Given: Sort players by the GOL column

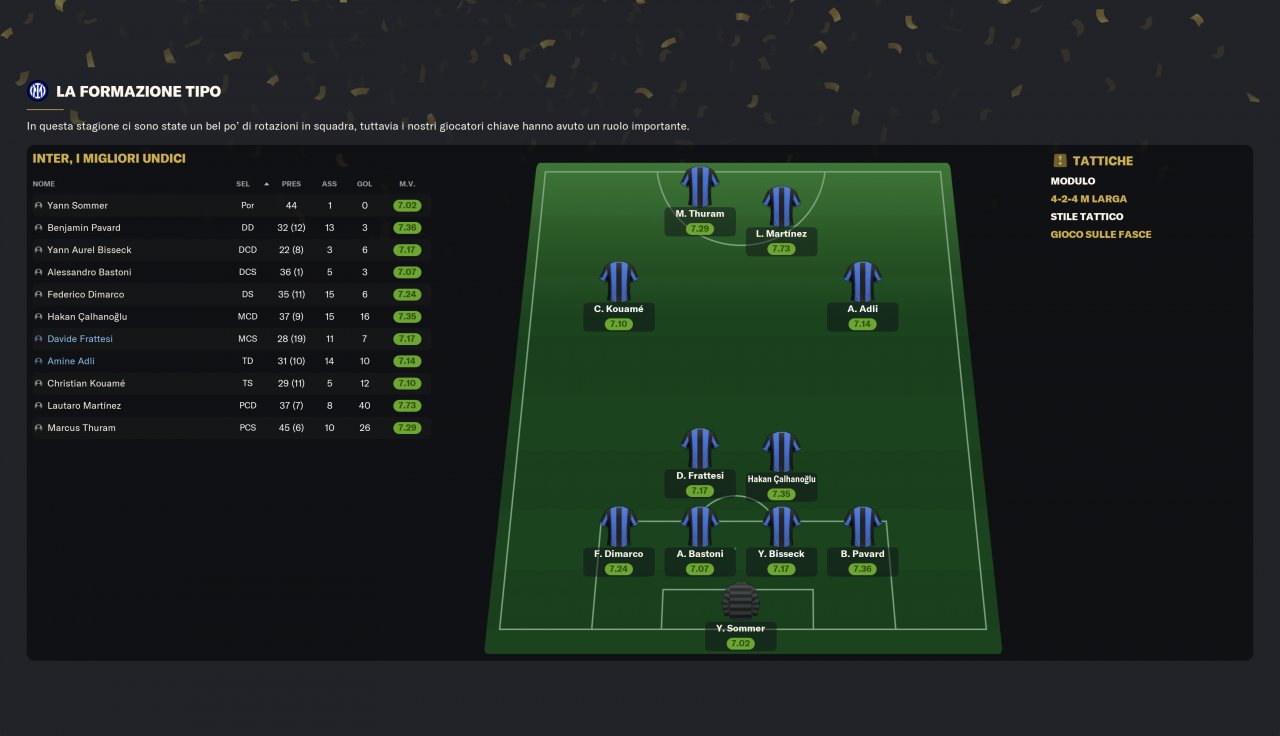Looking at the screenshot, I should click(x=365, y=184).
